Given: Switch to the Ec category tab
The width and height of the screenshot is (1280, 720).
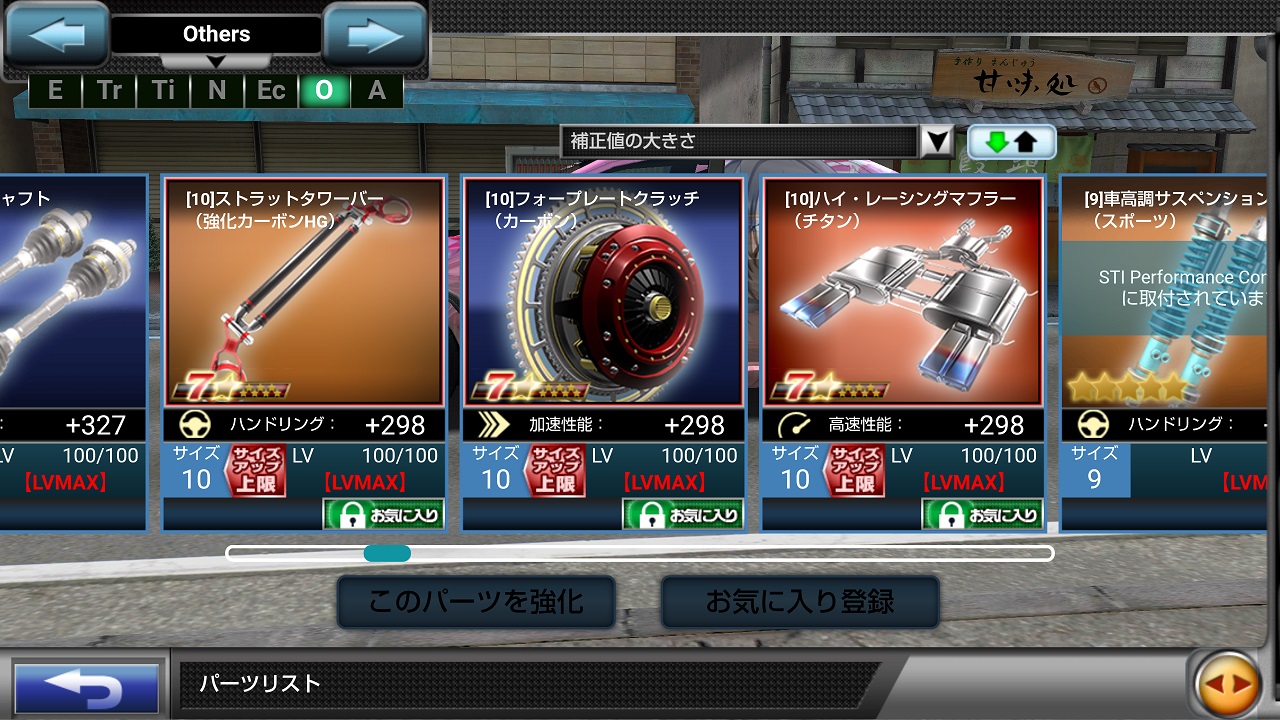Looking at the screenshot, I should [269, 89].
